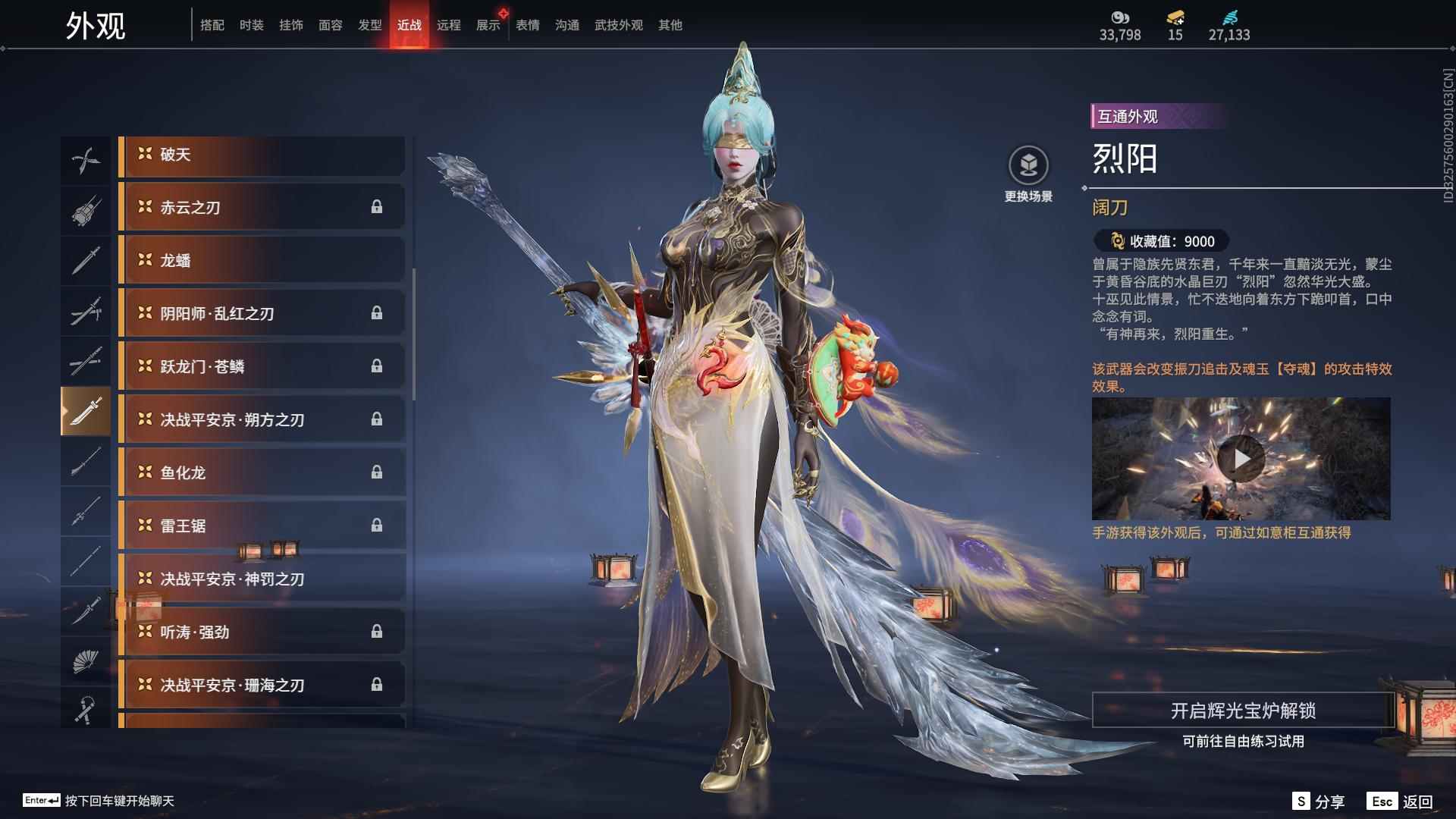
Task: Select the firearm weapon category icon in sidebar
Action: [x=86, y=210]
